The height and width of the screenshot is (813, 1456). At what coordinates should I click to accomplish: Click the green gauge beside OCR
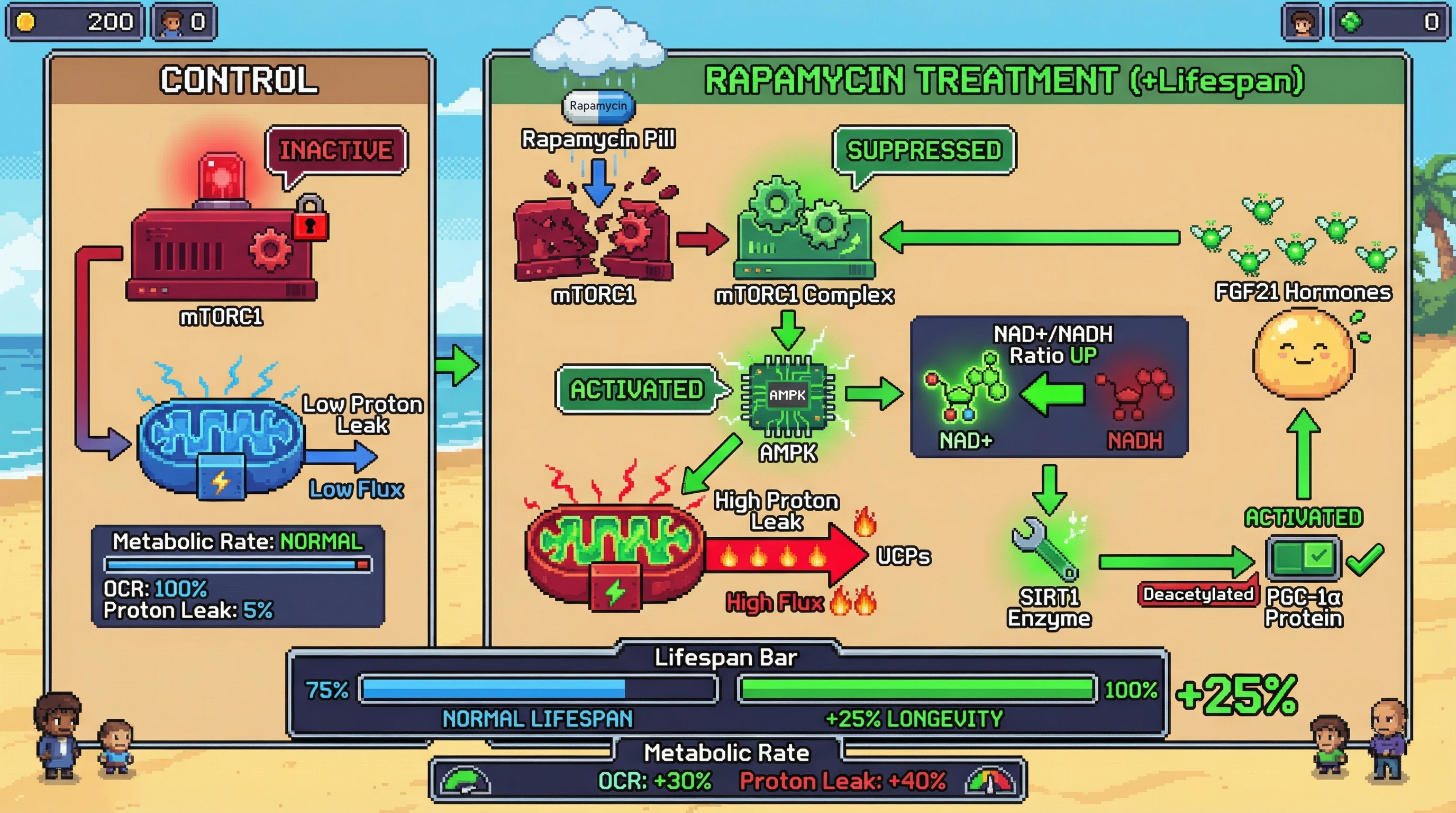pos(465,781)
